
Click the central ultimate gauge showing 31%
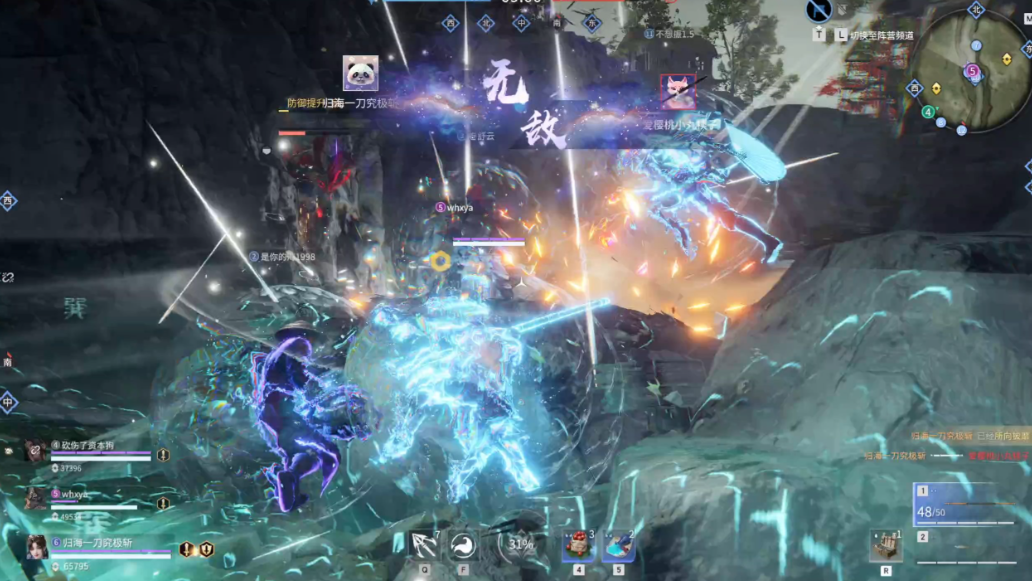click(x=519, y=545)
